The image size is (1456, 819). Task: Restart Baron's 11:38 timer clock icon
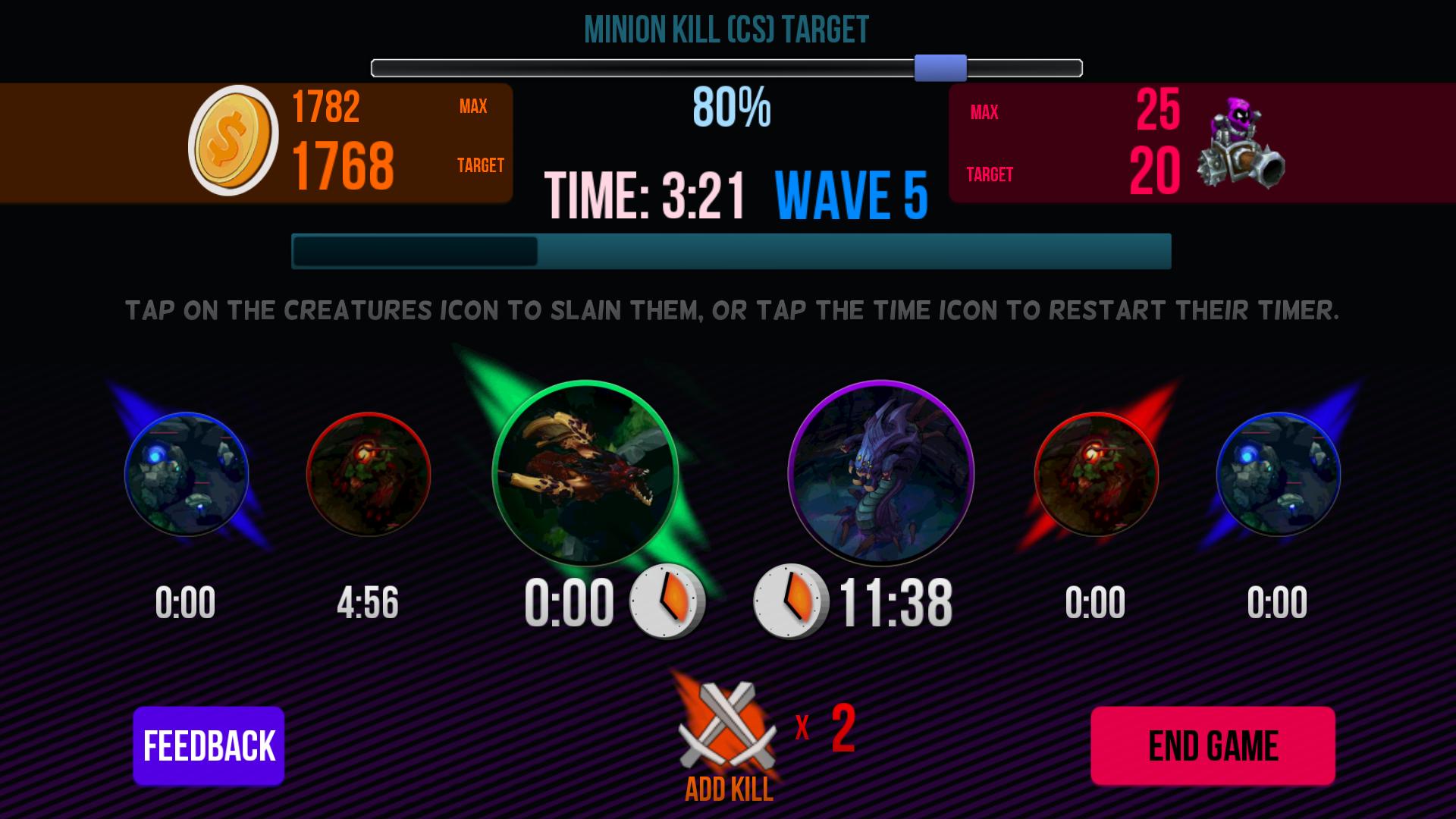click(x=790, y=601)
